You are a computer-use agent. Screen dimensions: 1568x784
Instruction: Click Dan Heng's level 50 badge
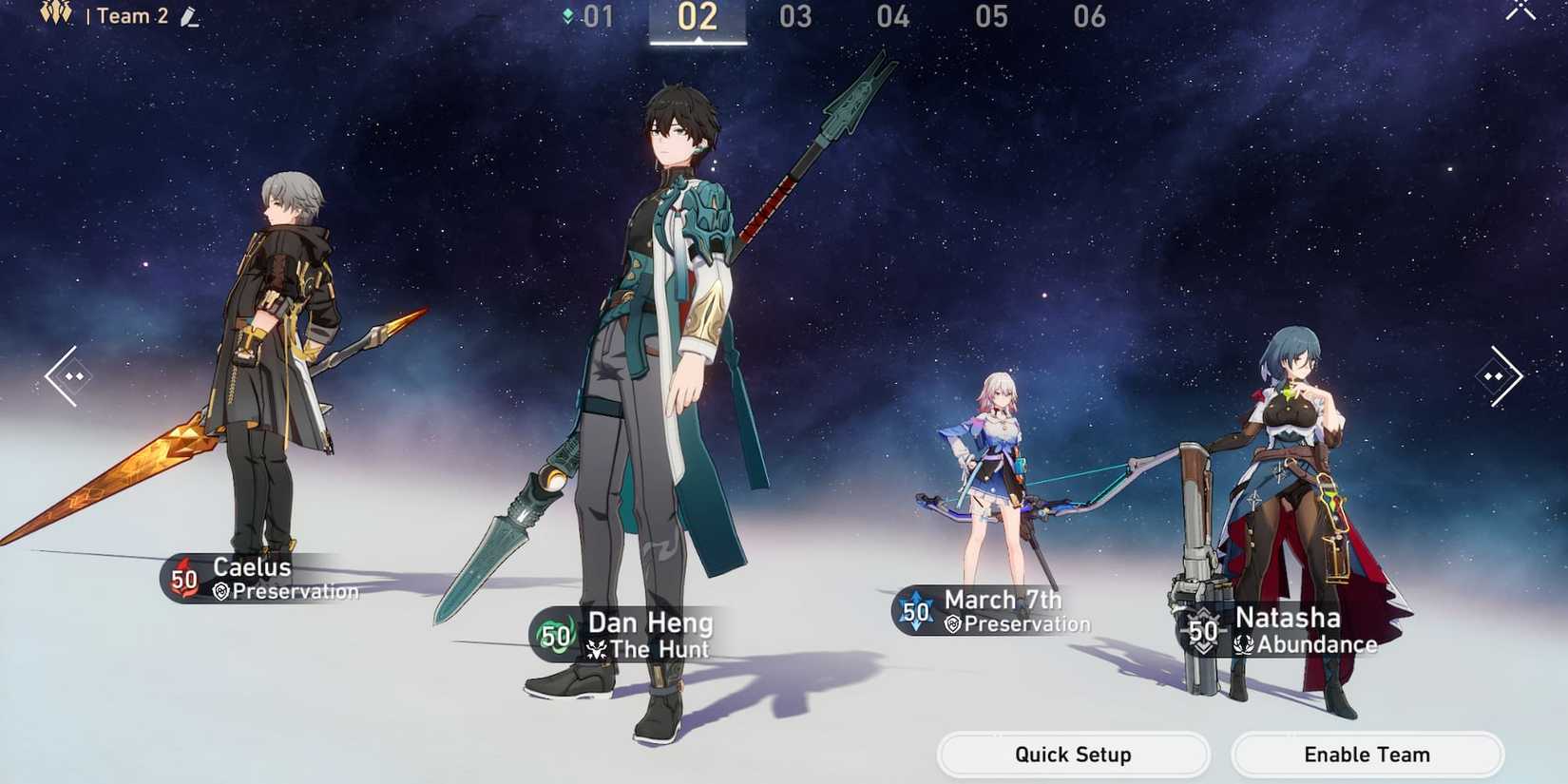coord(554,635)
